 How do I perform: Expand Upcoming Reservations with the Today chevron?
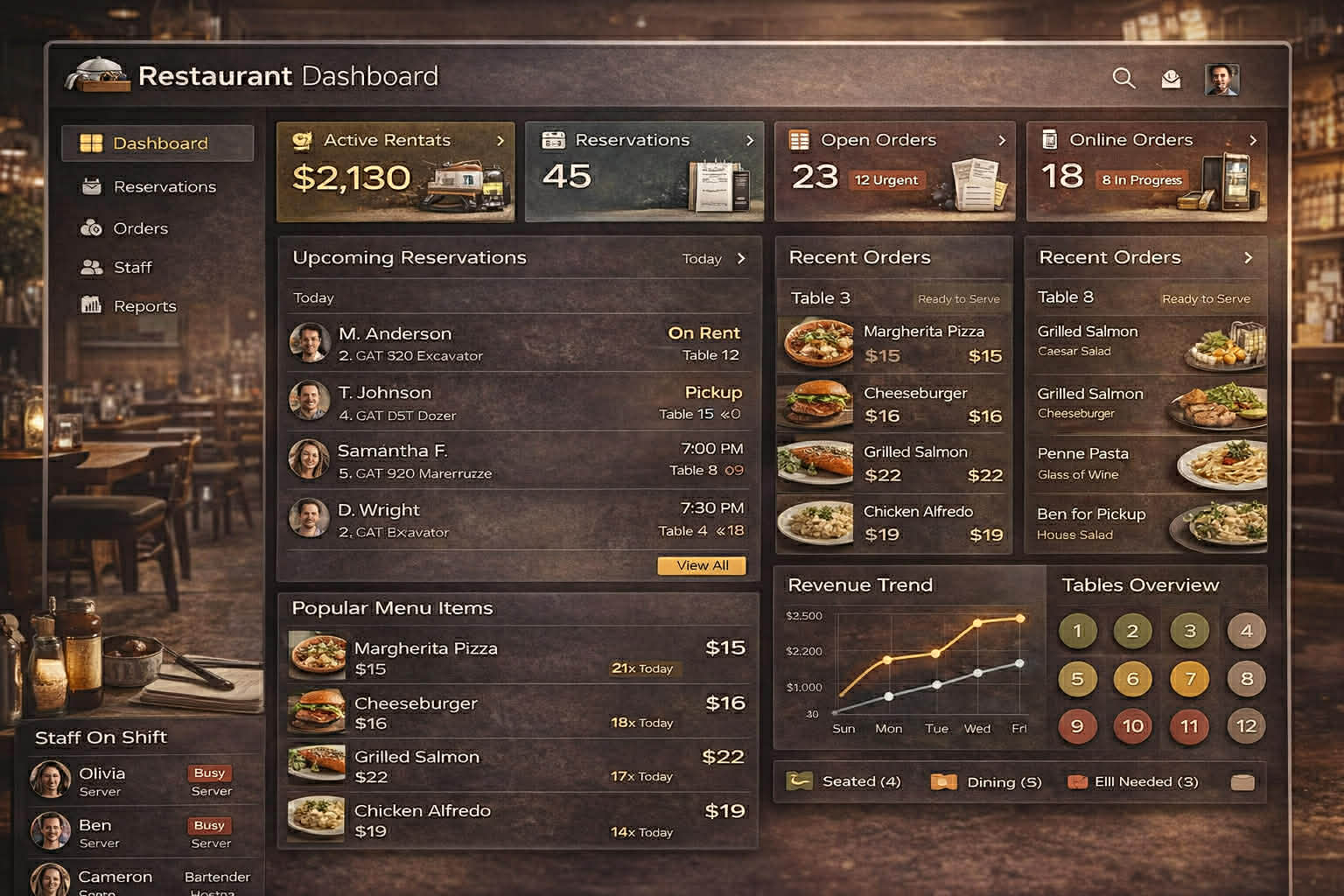[740, 258]
